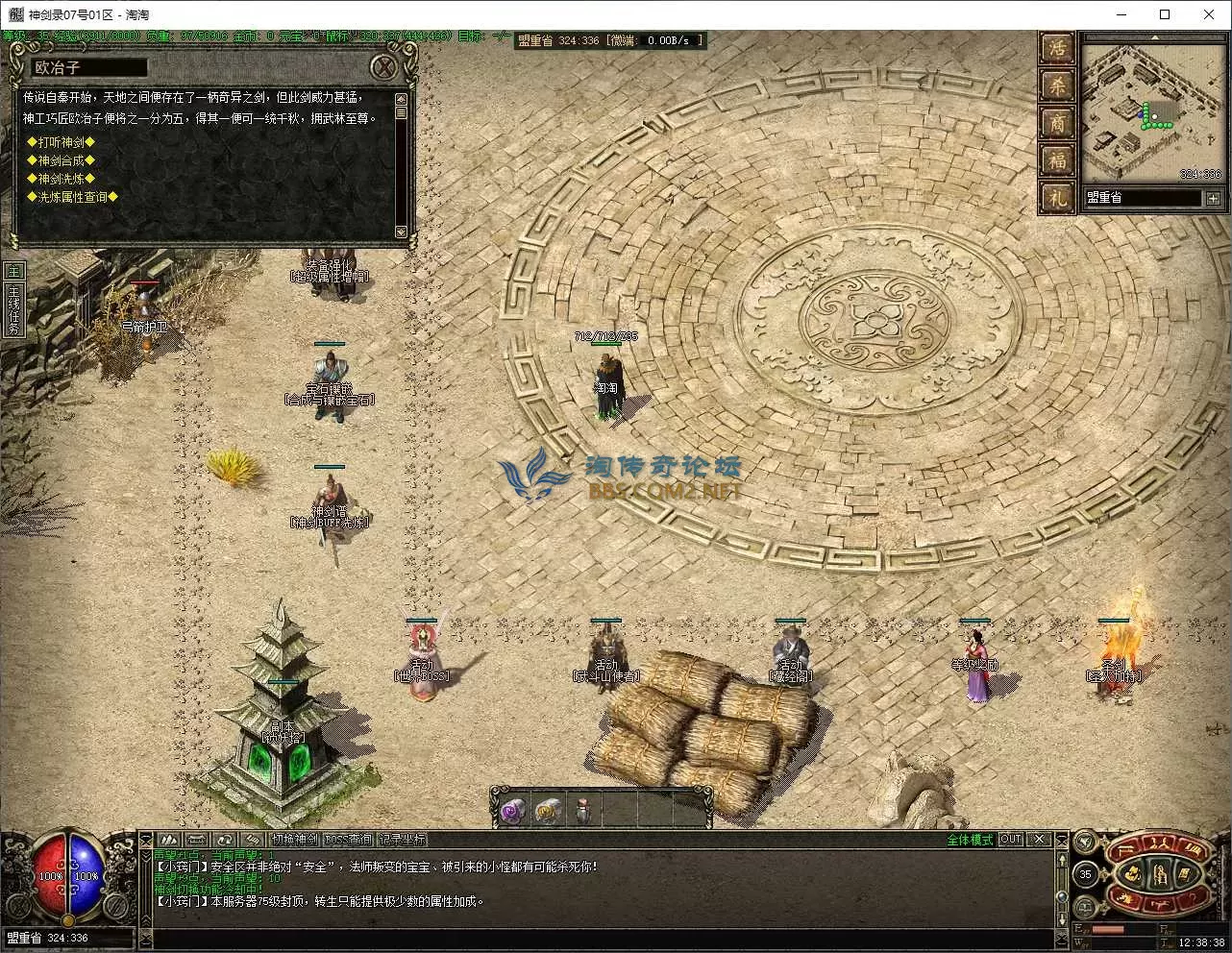The height and width of the screenshot is (953, 1232).
Task: Expand the minimap with the plus button
Action: coord(1213,198)
